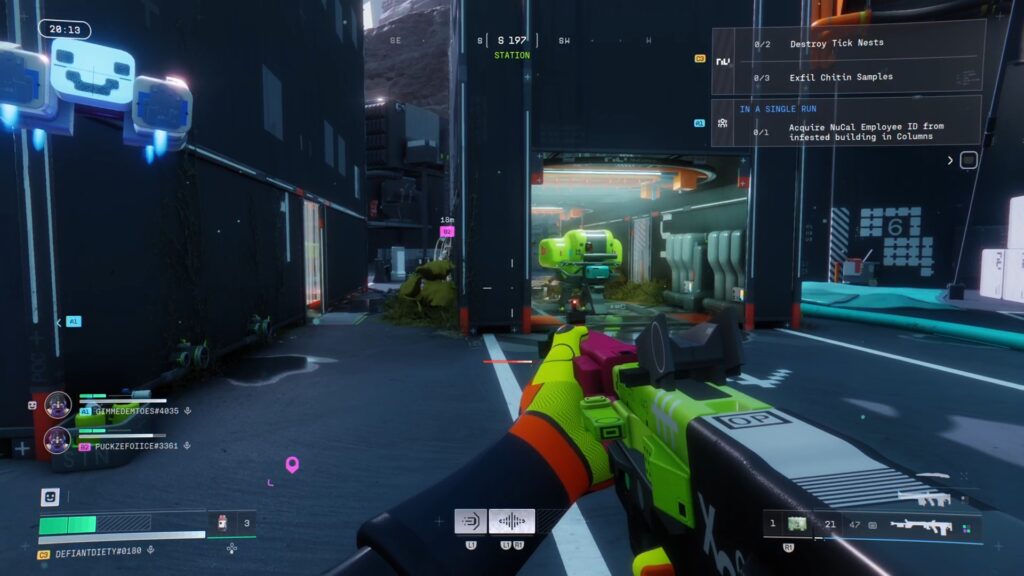
Task: Click the magenta B2 teammate waypoint marker
Action: pos(447,231)
